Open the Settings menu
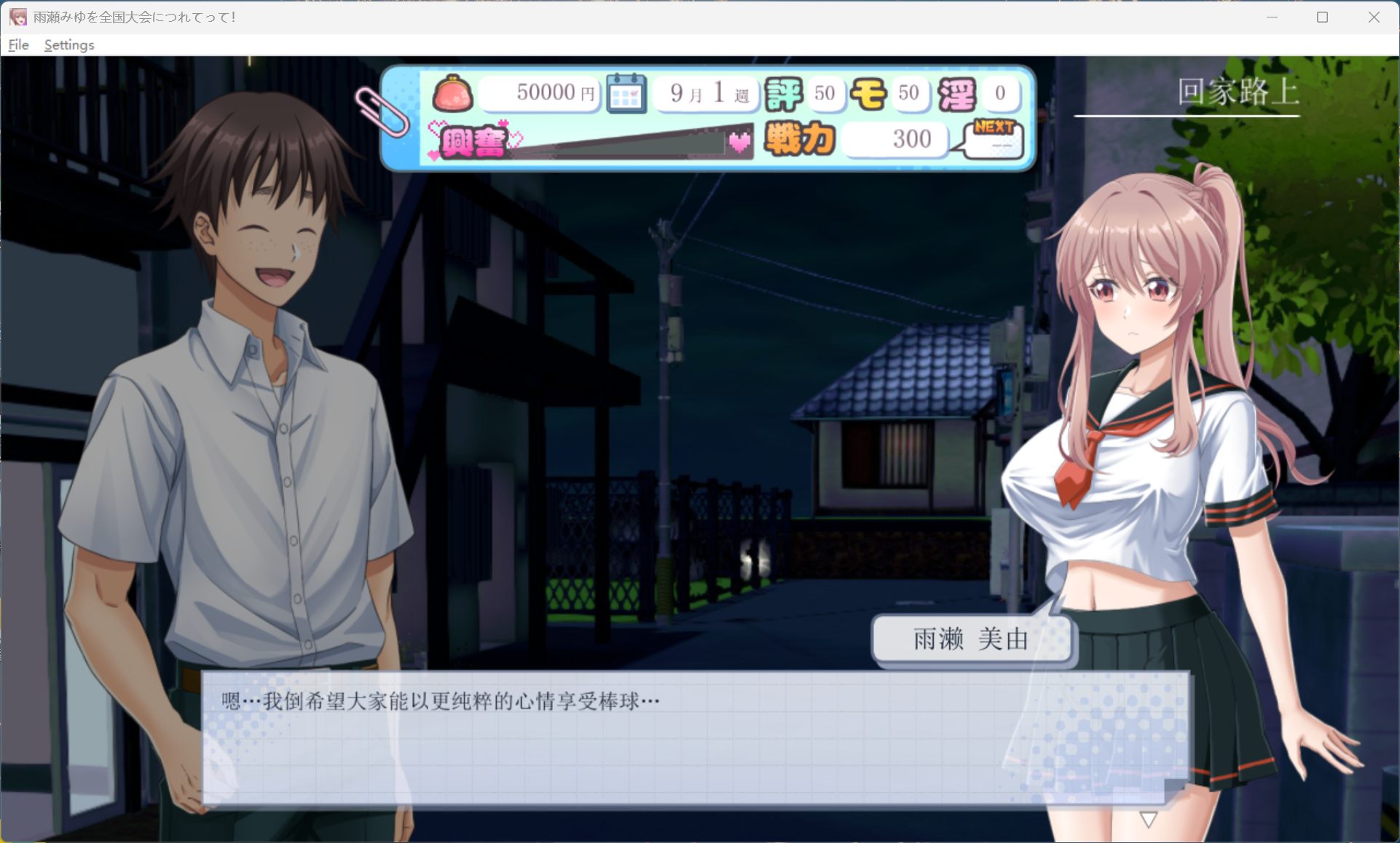The image size is (1400, 843). pyautogui.click(x=68, y=44)
